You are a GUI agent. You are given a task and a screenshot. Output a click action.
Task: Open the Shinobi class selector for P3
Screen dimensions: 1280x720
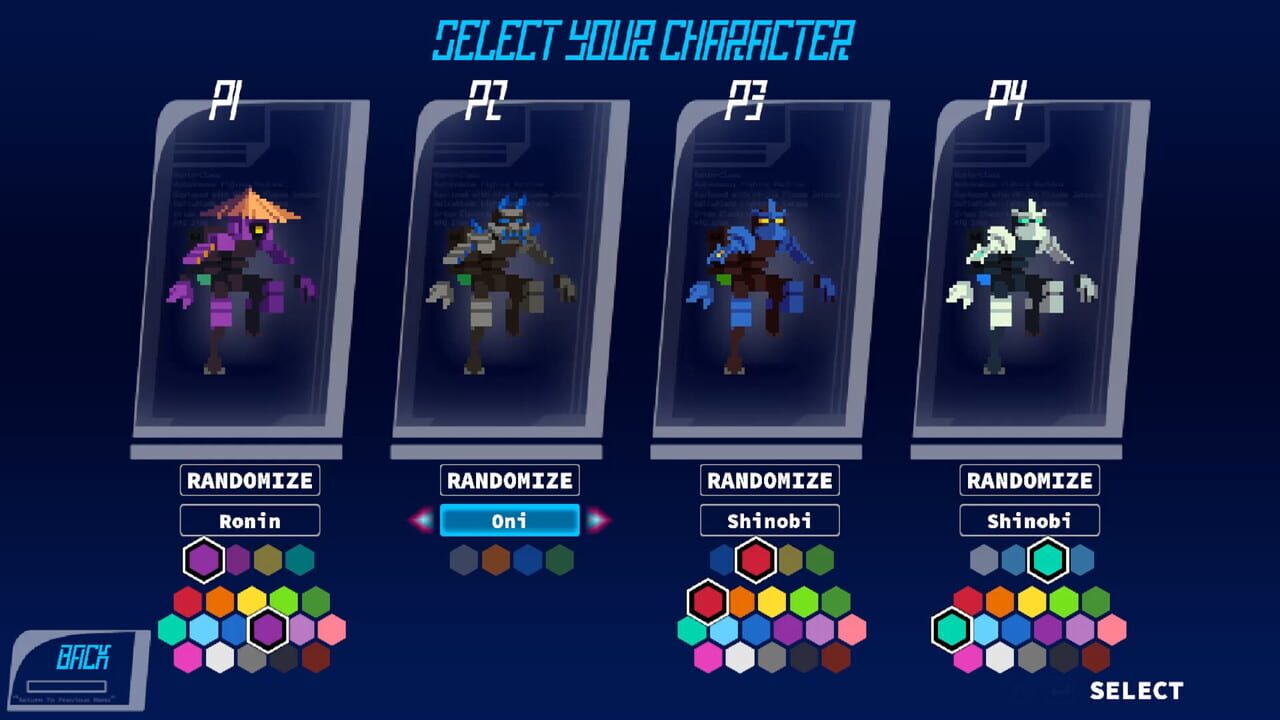770,520
